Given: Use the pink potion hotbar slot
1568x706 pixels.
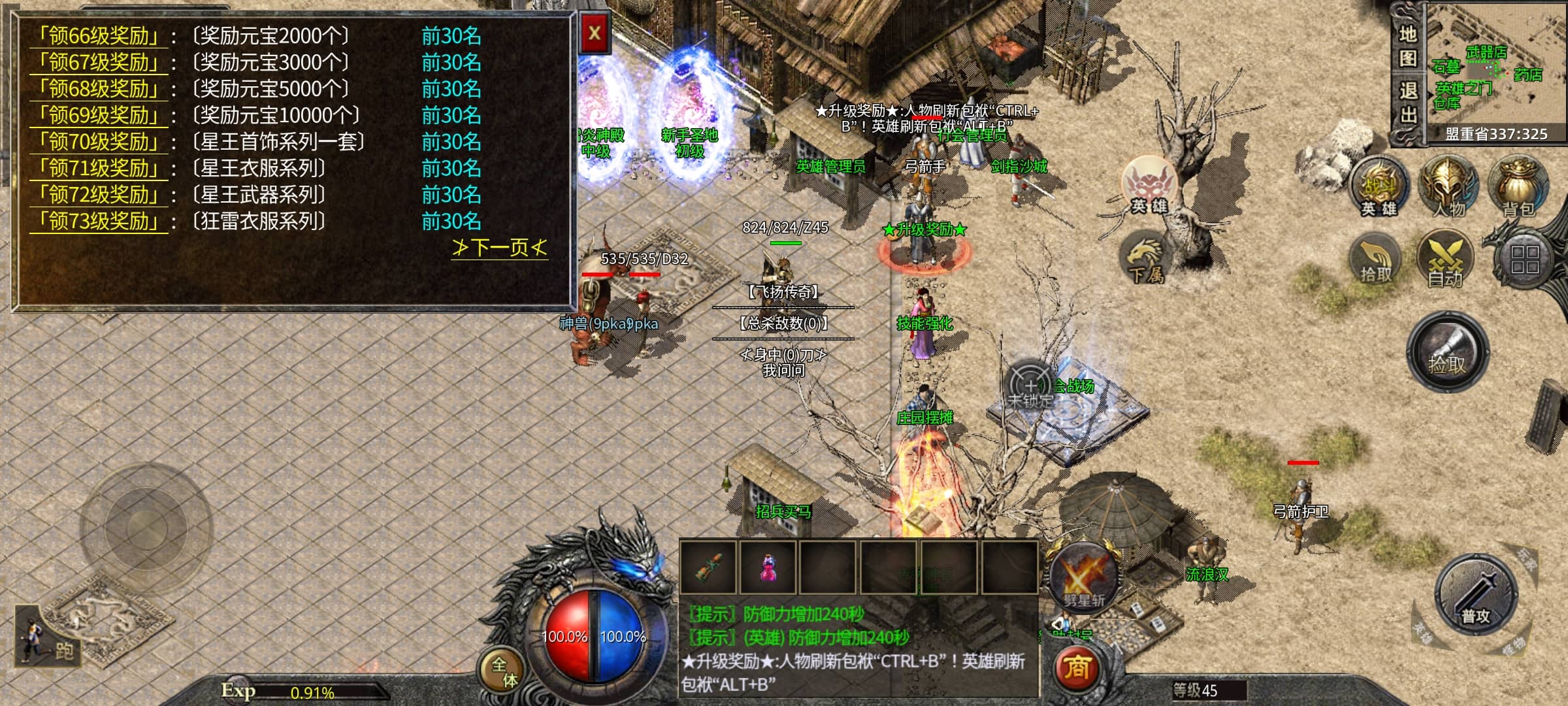Looking at the screenshot, I should click(768, 567).
